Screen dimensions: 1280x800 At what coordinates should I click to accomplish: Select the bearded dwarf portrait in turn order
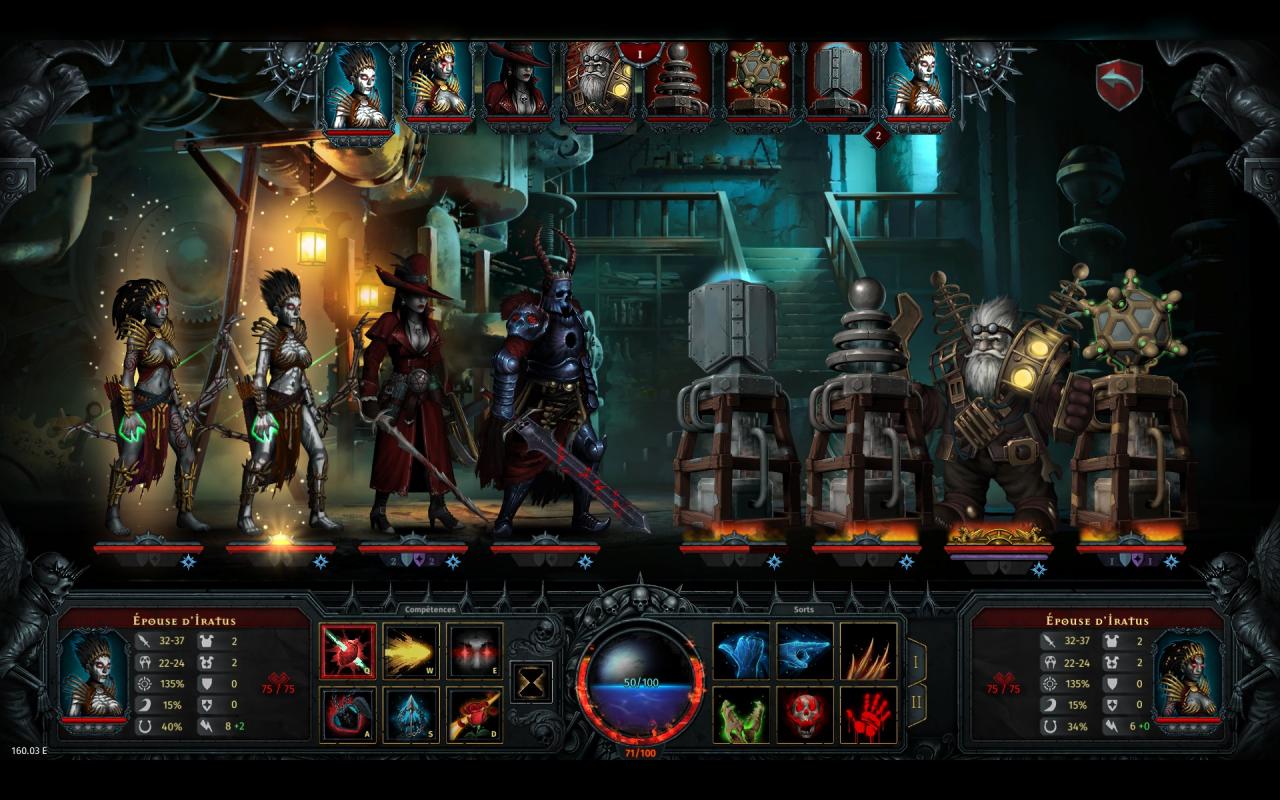tap(598, 82)
